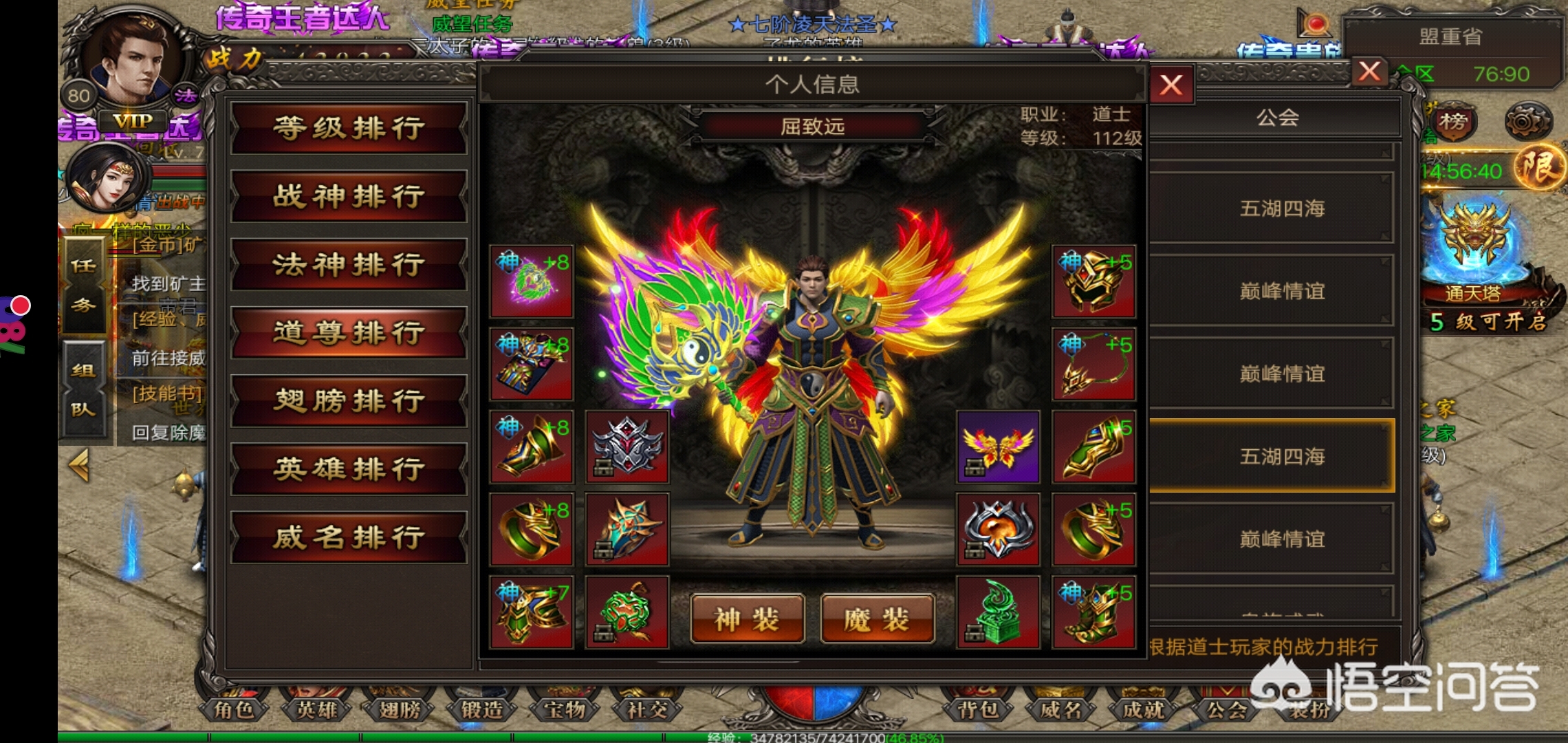Open the 等级排行 level ranking
The width and height of the screenshot is (1568, 743).
pyautogui.click(x=349, y=129)
